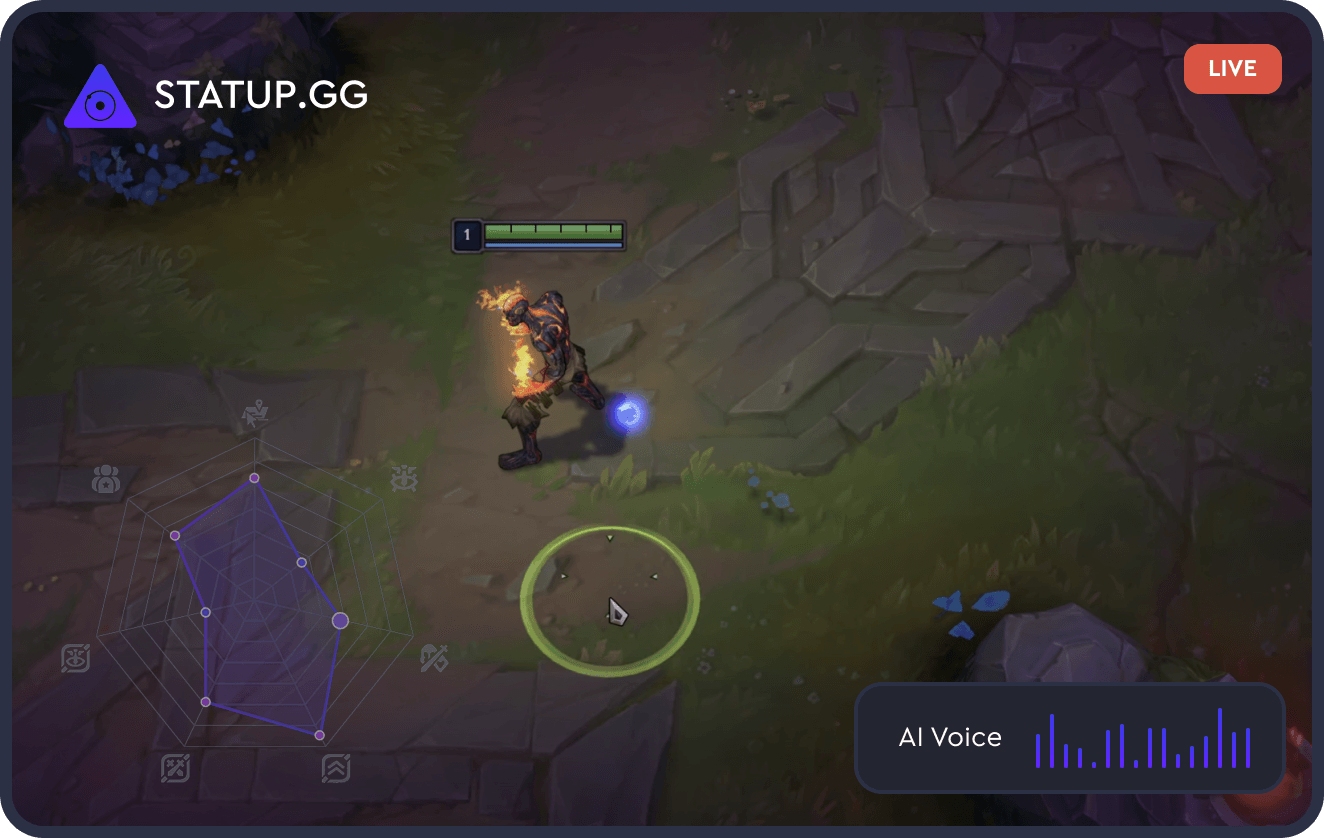
Task: Select the stat icon left of radar chart
Action: [74, 657]
